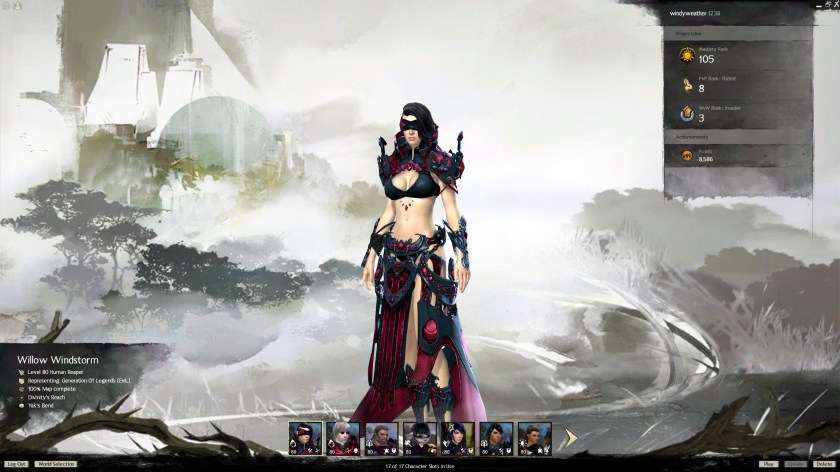Show the next page of character portraits
The width and height of the screenshot is (840, 472).
[x=571, y=436]
